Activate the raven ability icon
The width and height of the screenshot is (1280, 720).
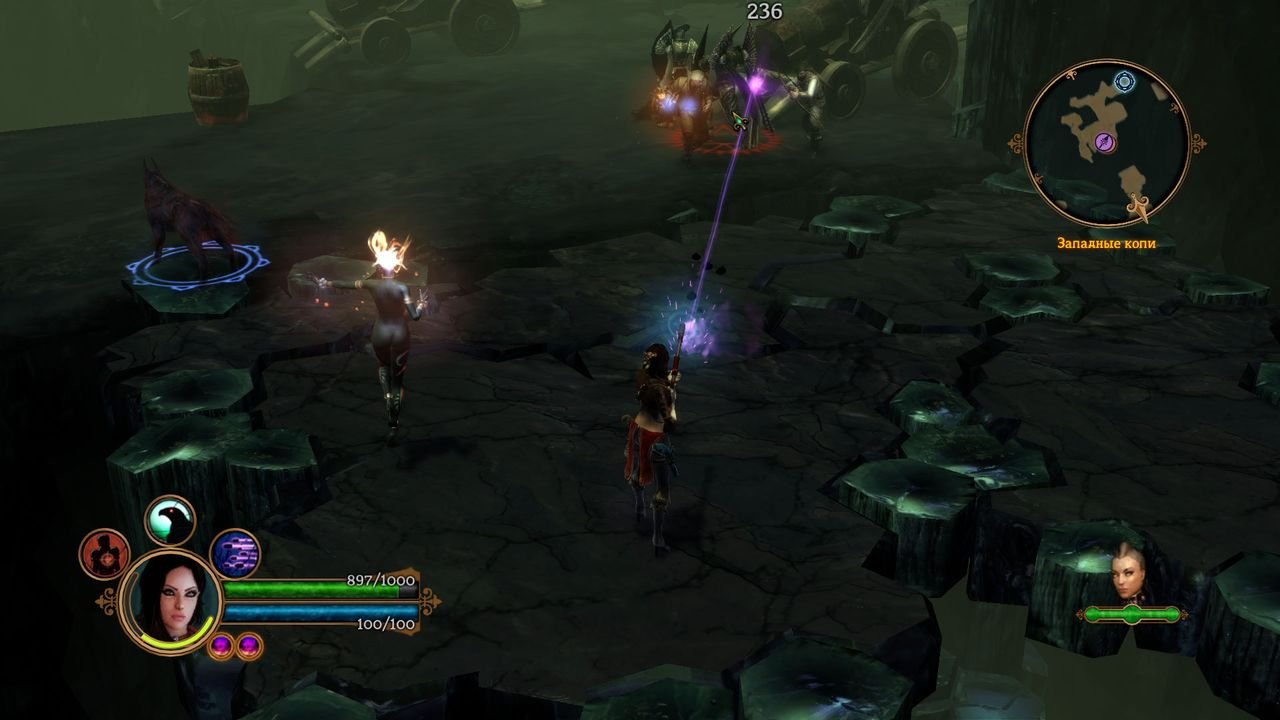[x=170, y=520]
